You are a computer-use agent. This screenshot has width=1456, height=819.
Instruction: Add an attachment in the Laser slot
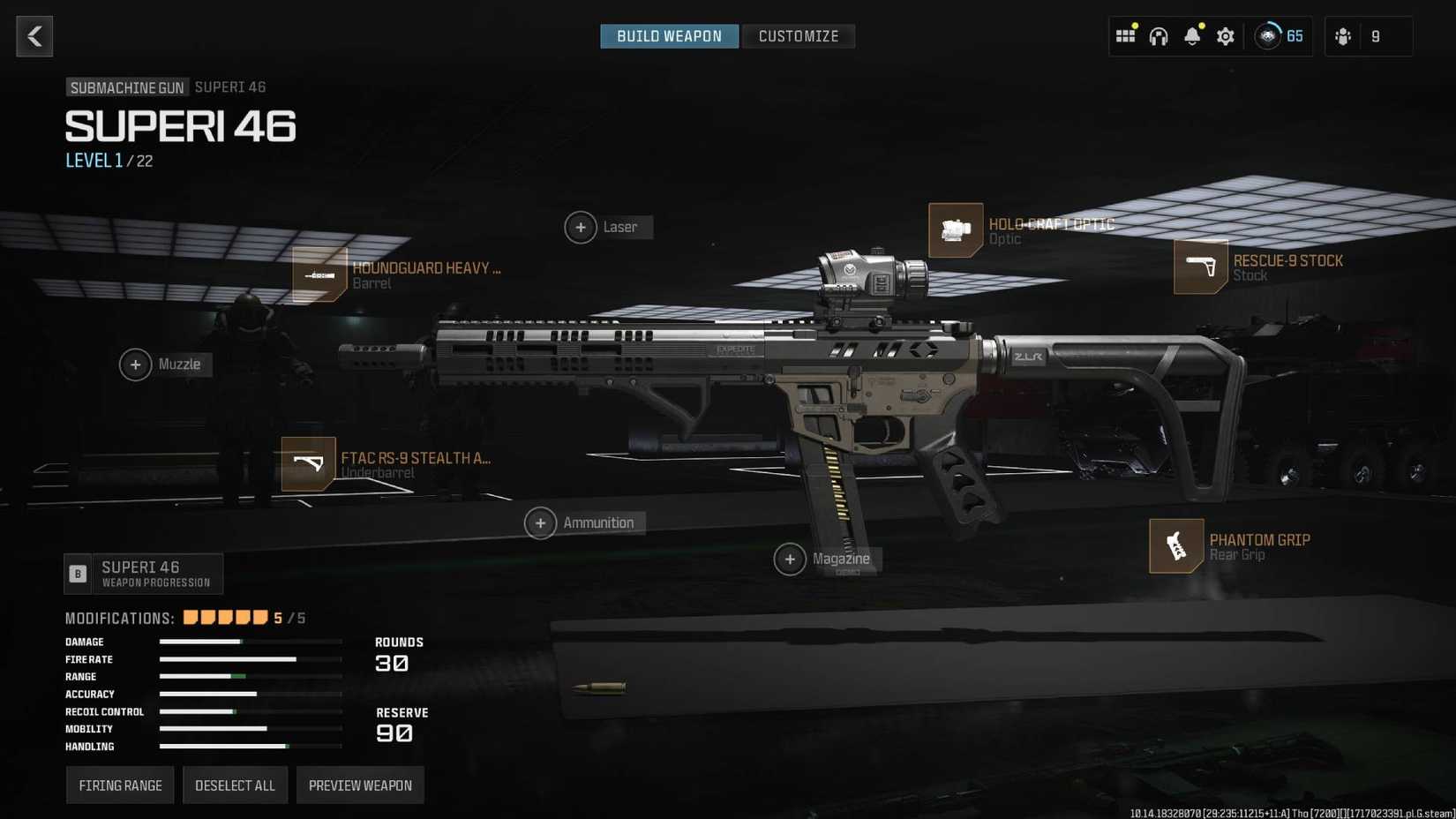581,227
